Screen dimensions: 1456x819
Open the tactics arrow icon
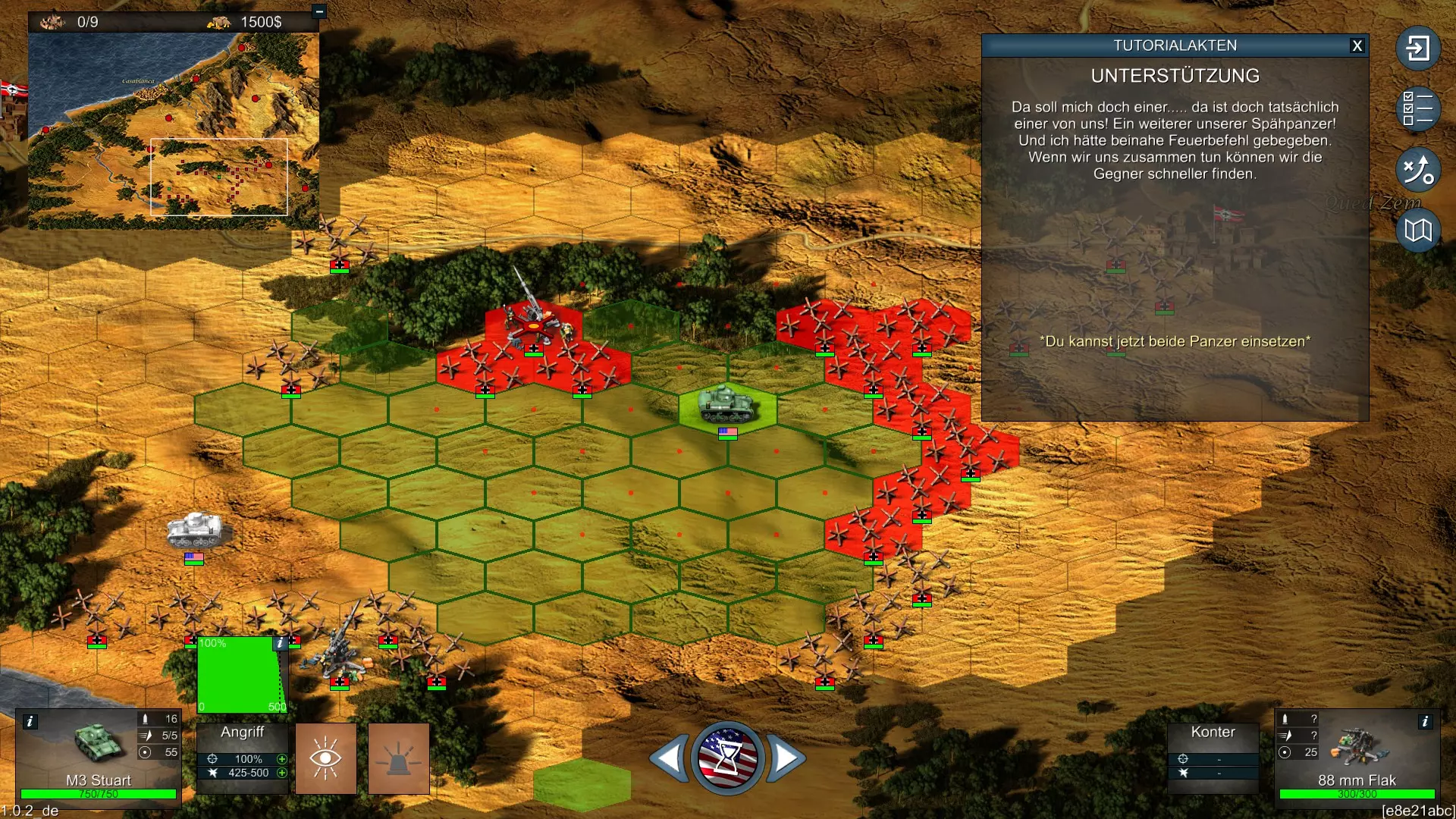[x=1417, y=169]
